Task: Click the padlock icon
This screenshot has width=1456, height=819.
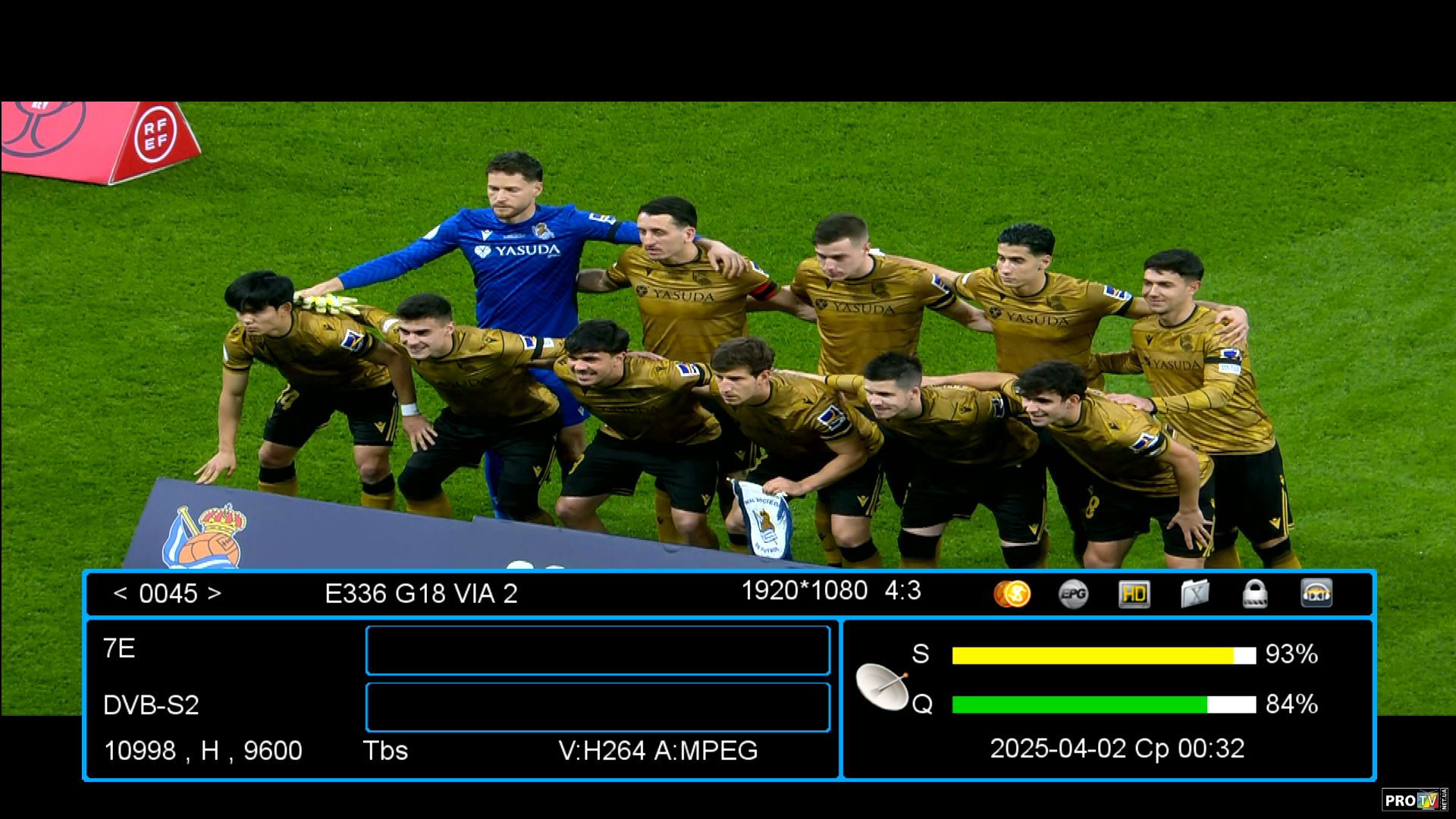Action: (x=1255, y=594)
